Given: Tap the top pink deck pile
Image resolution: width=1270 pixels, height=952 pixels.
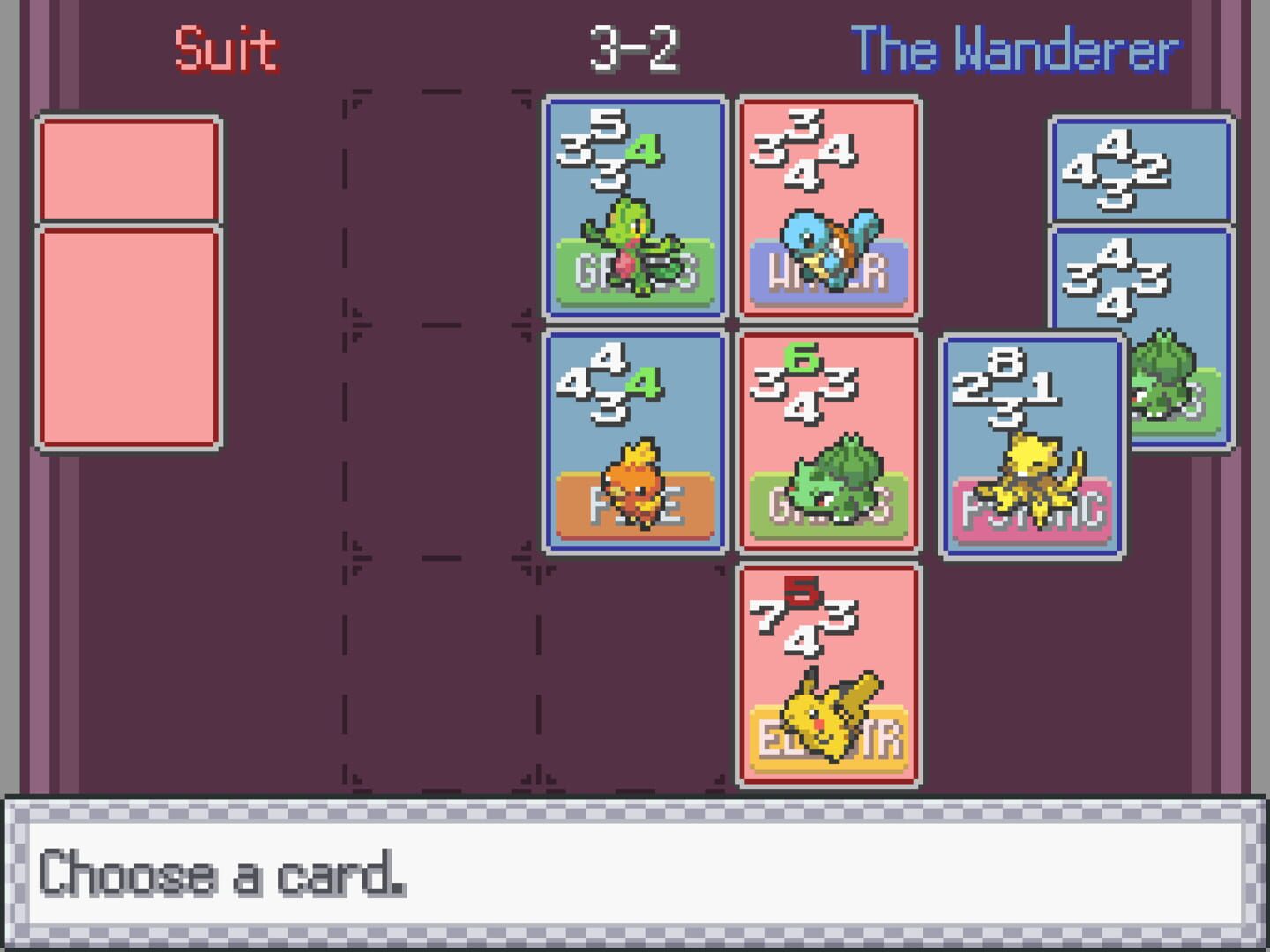Looking at the screenshot, I should (128, 166).
